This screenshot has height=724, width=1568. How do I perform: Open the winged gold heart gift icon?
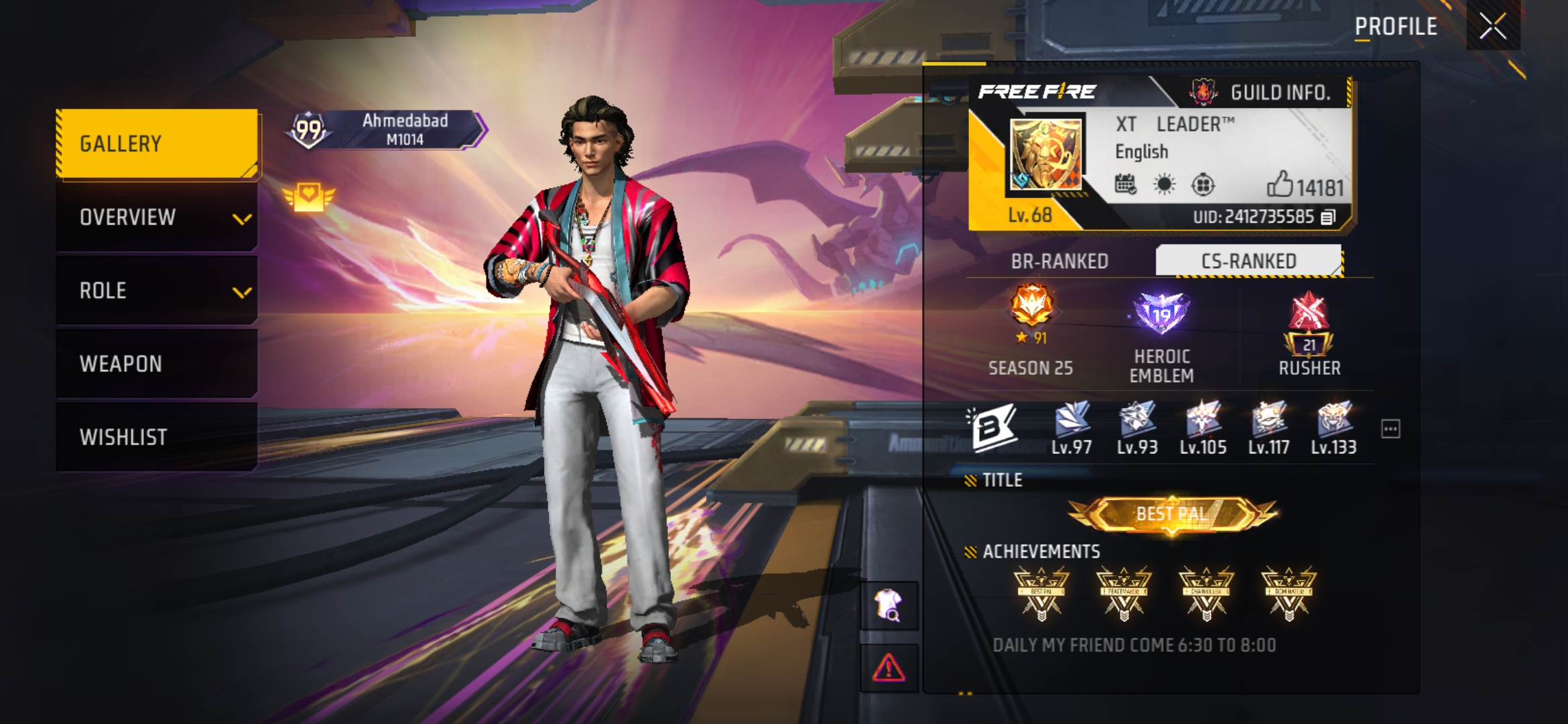click(308, 197)
